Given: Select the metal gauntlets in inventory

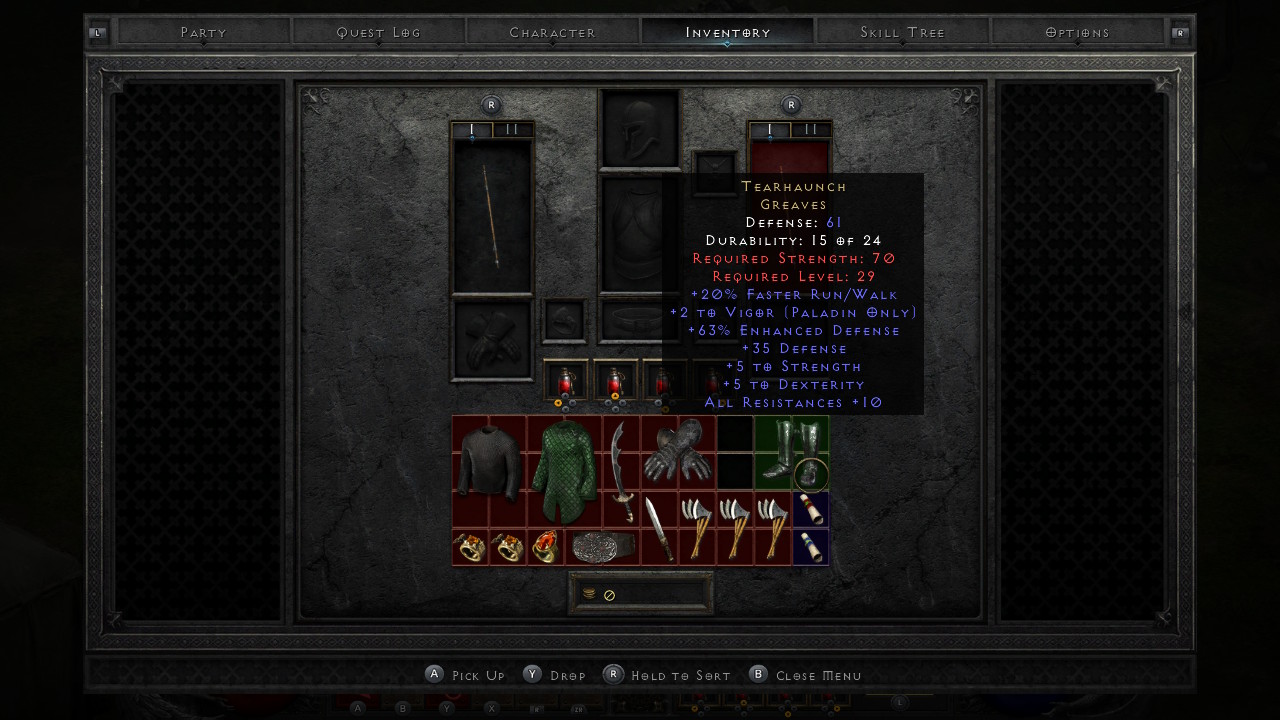Looking at the screenshot, I should pos(677,452).
